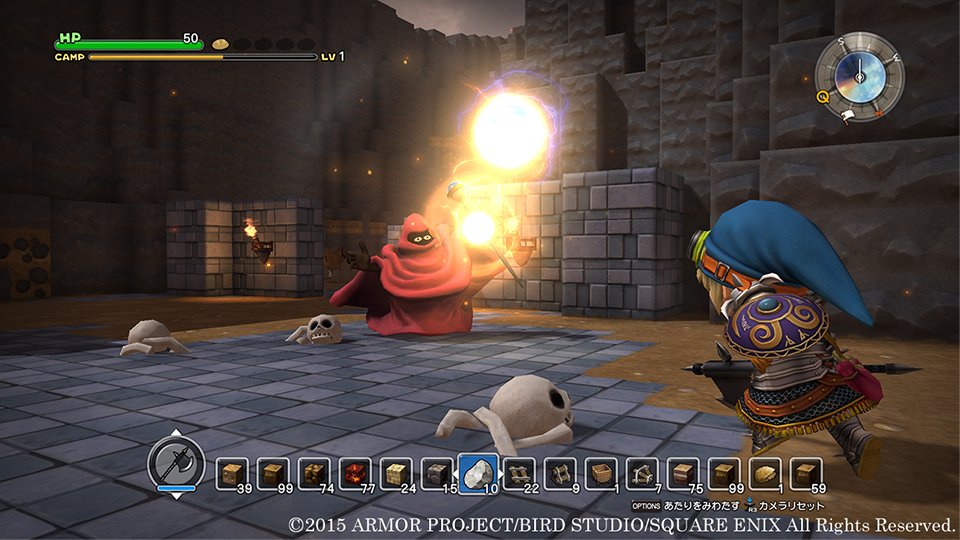
Task: Click the compass minimap
Action: point(859,76)
